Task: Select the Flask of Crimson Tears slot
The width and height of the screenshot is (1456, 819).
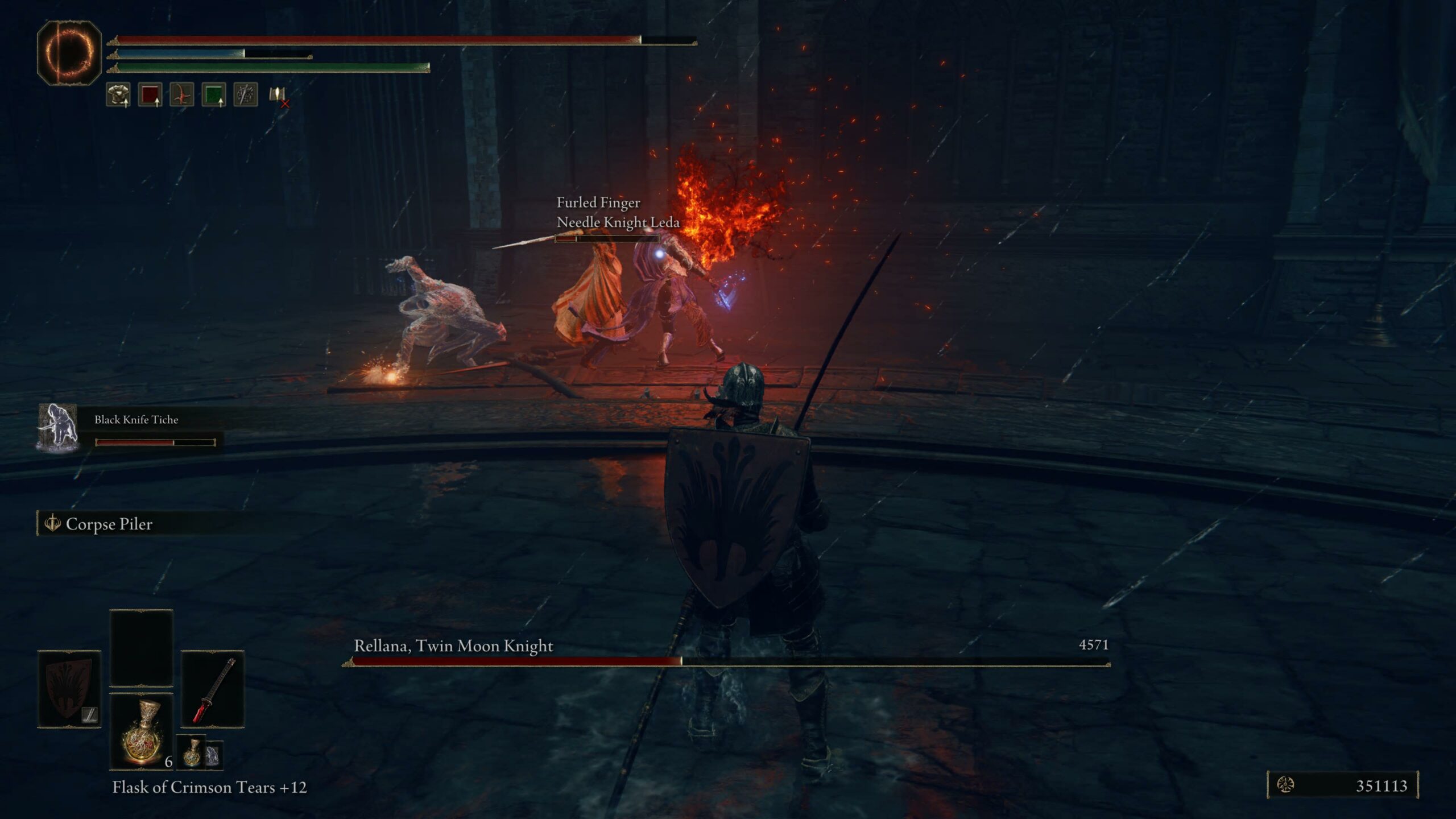Action: [141, 732]
